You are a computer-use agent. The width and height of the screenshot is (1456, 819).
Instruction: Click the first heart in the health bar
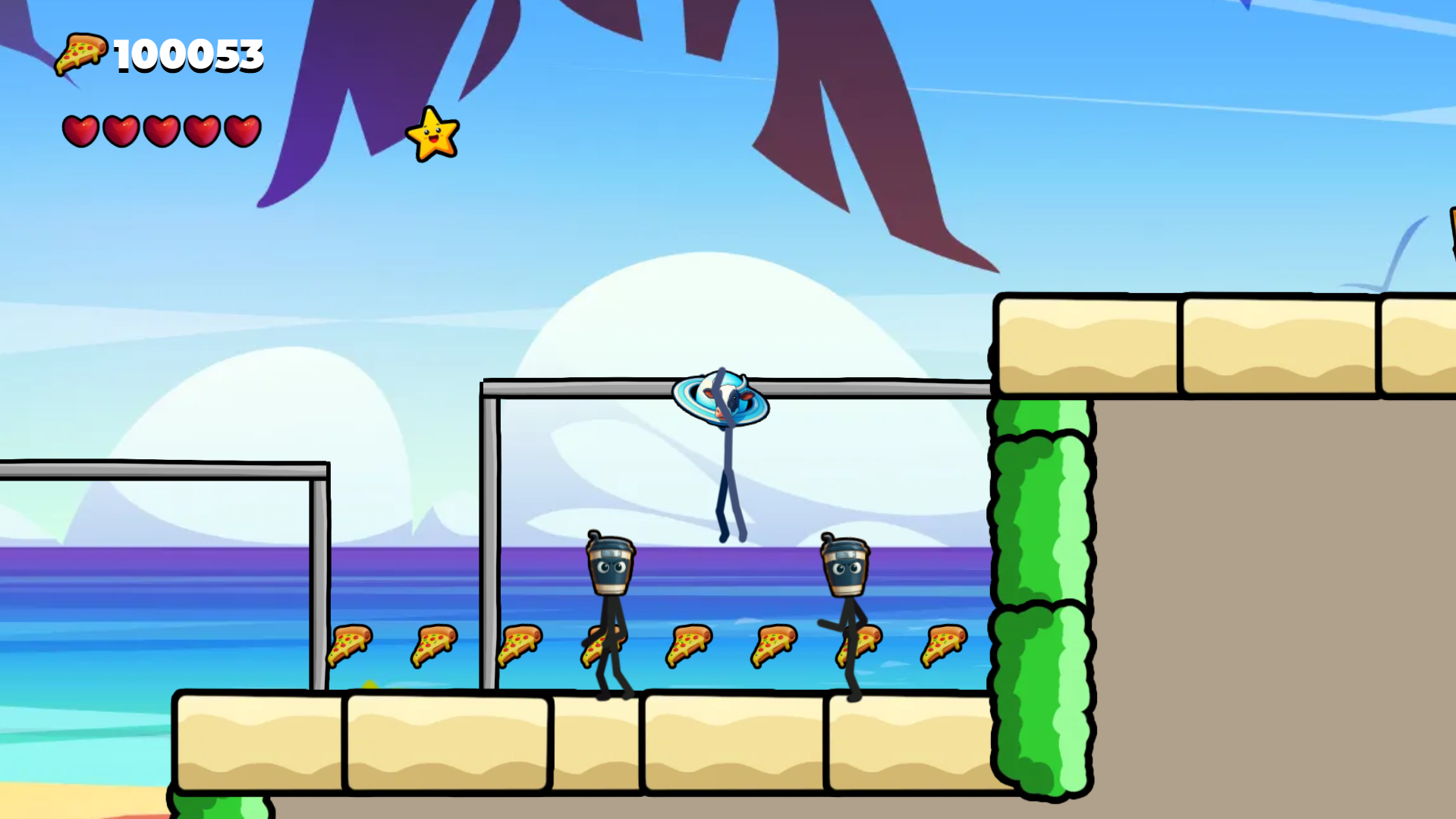(x=82, y=129)
